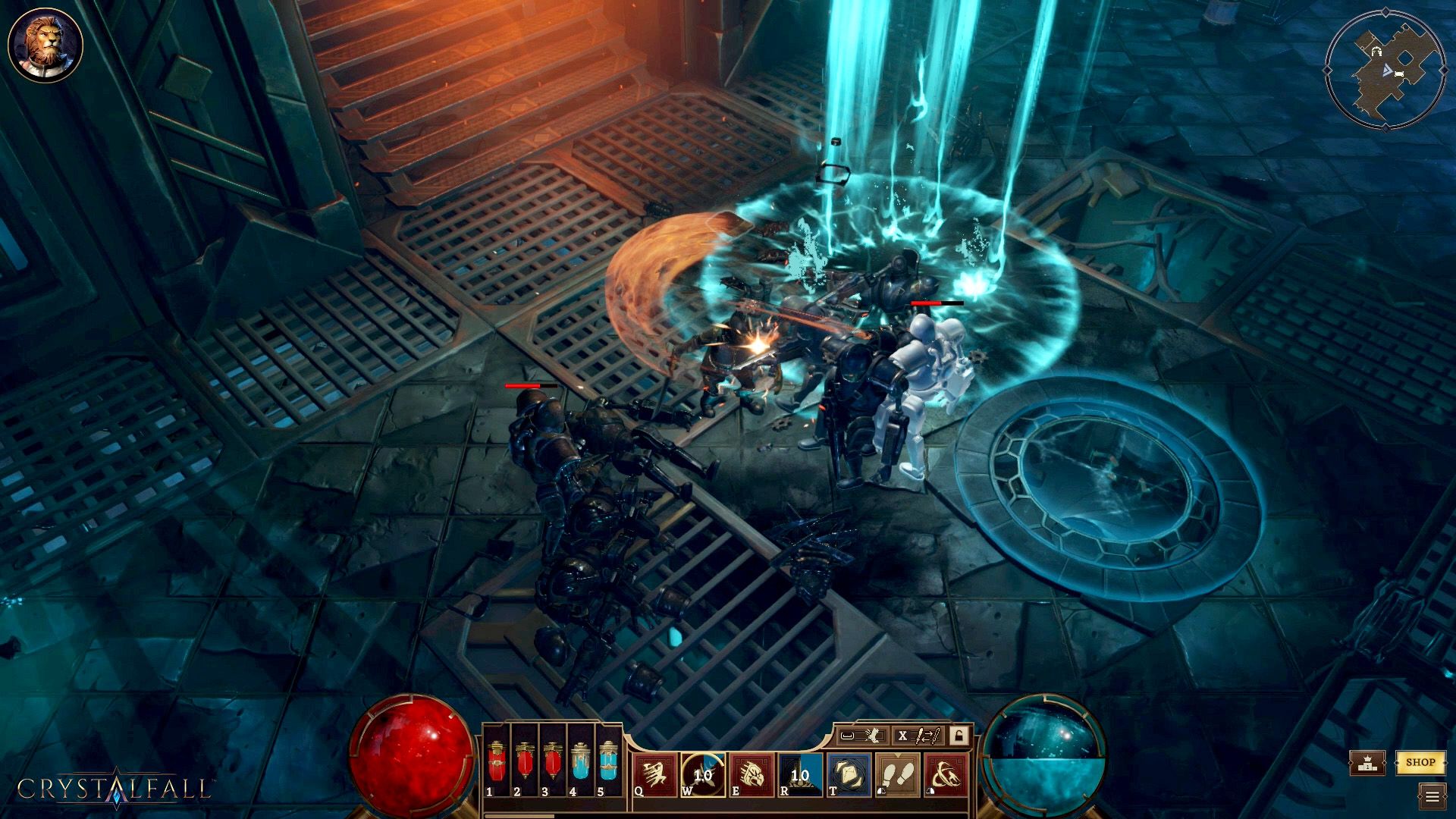Select the R skill on cooldown
The image size is (1456, 819).
point(800,774)
